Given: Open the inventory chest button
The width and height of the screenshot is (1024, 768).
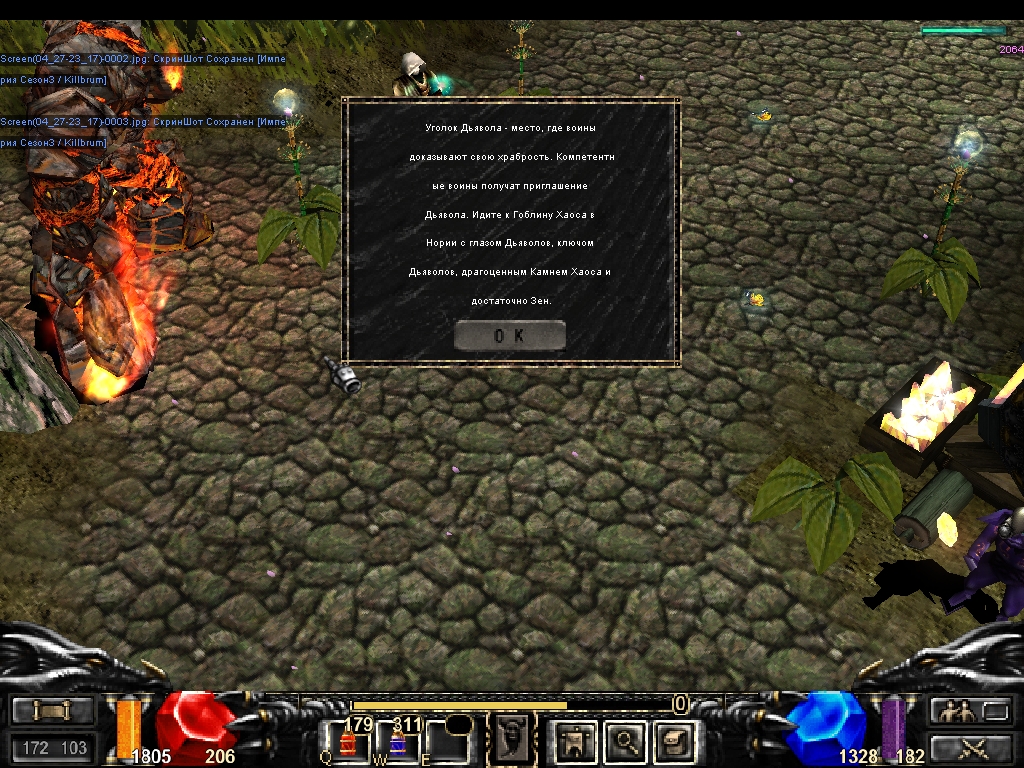Looking at the screenshot, I should pyautogui.click(x=677, y=741).
